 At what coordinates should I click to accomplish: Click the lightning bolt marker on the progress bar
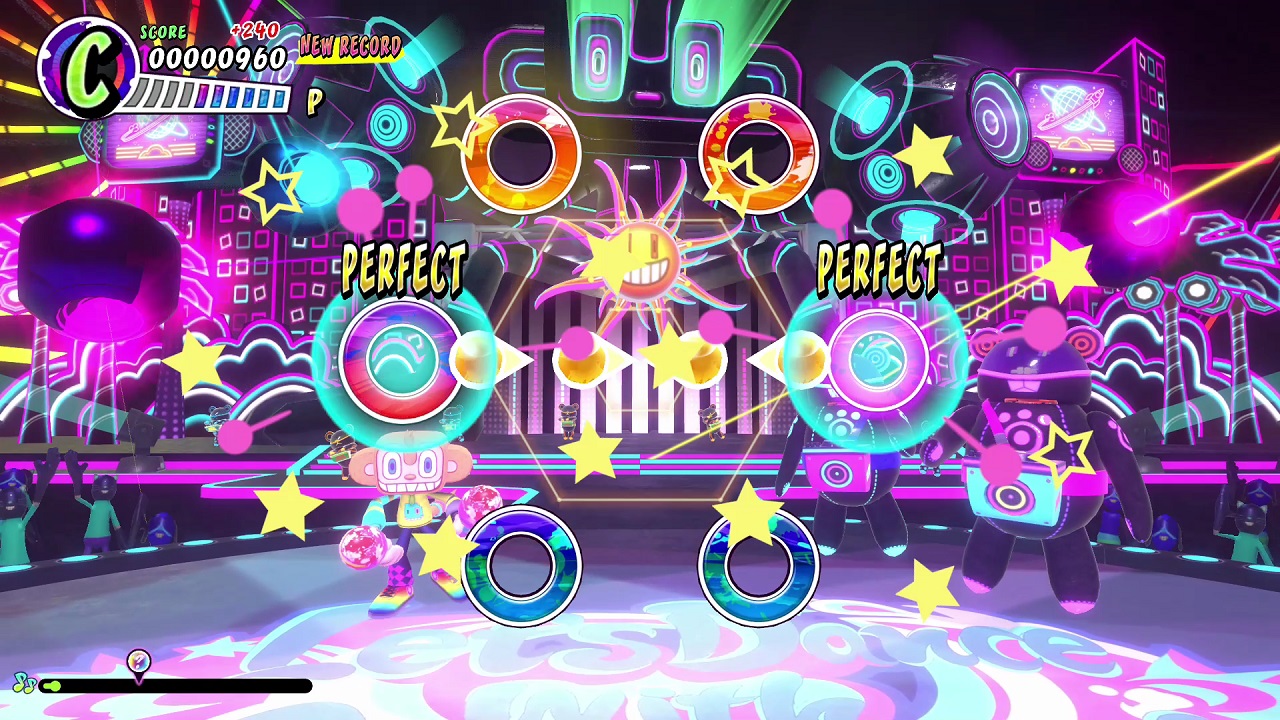[139, 661]
